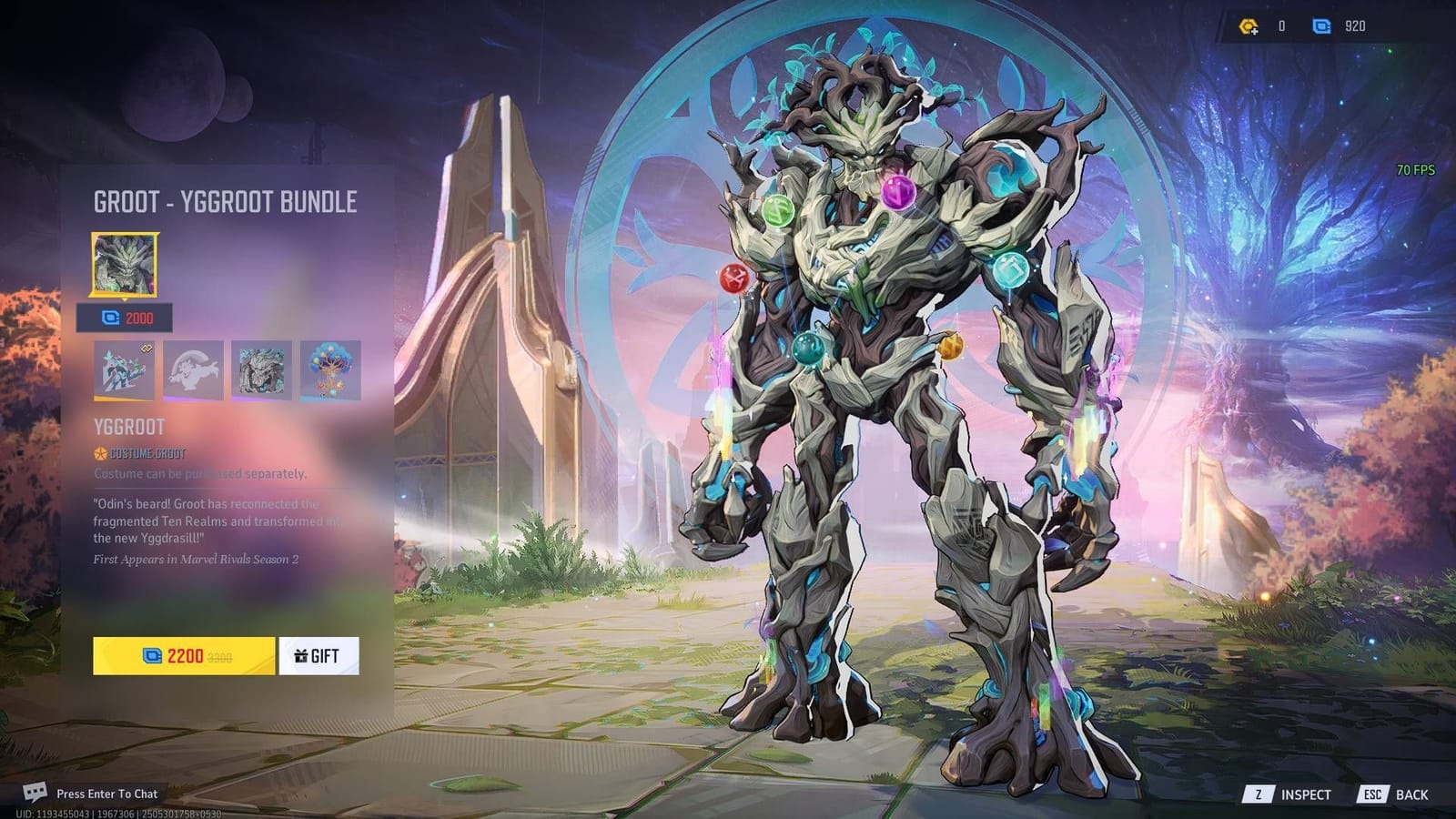Viewport: 1456px width, 819px height.
Task: Click the blue Units icon in the top bar
Action: click(1321, 25)
